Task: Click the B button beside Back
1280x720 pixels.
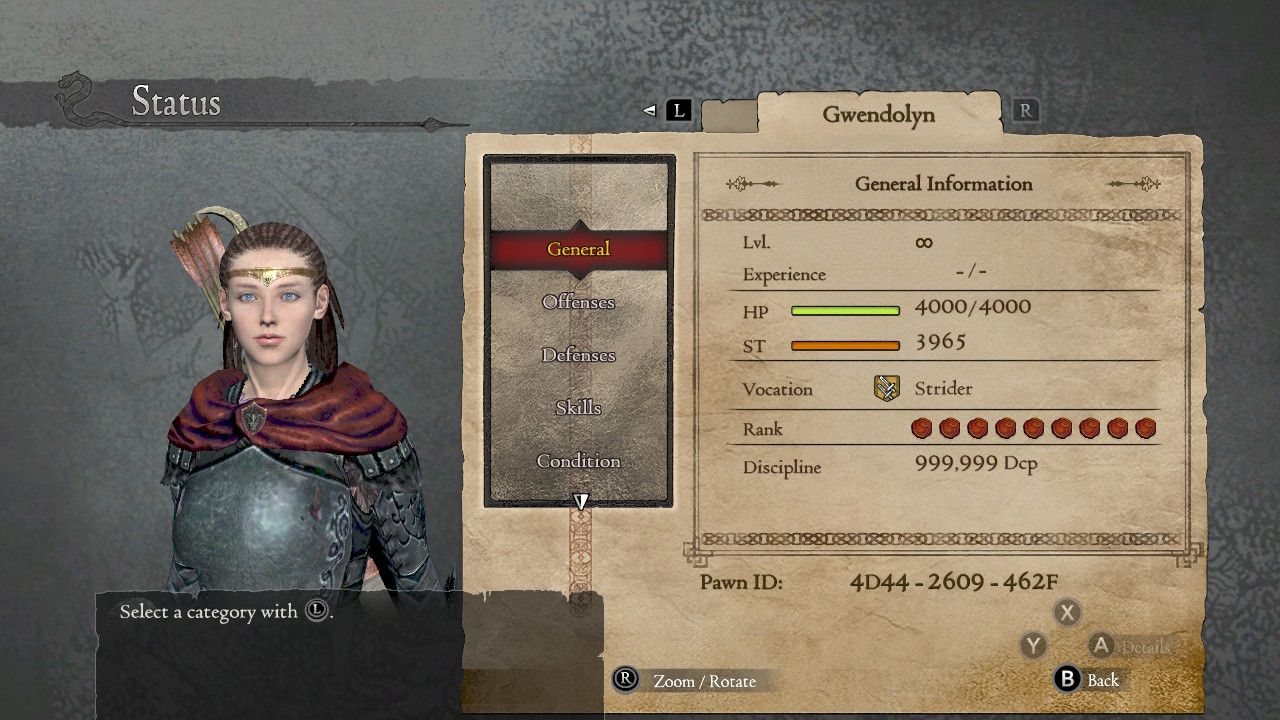Action: pos(1067,679)
